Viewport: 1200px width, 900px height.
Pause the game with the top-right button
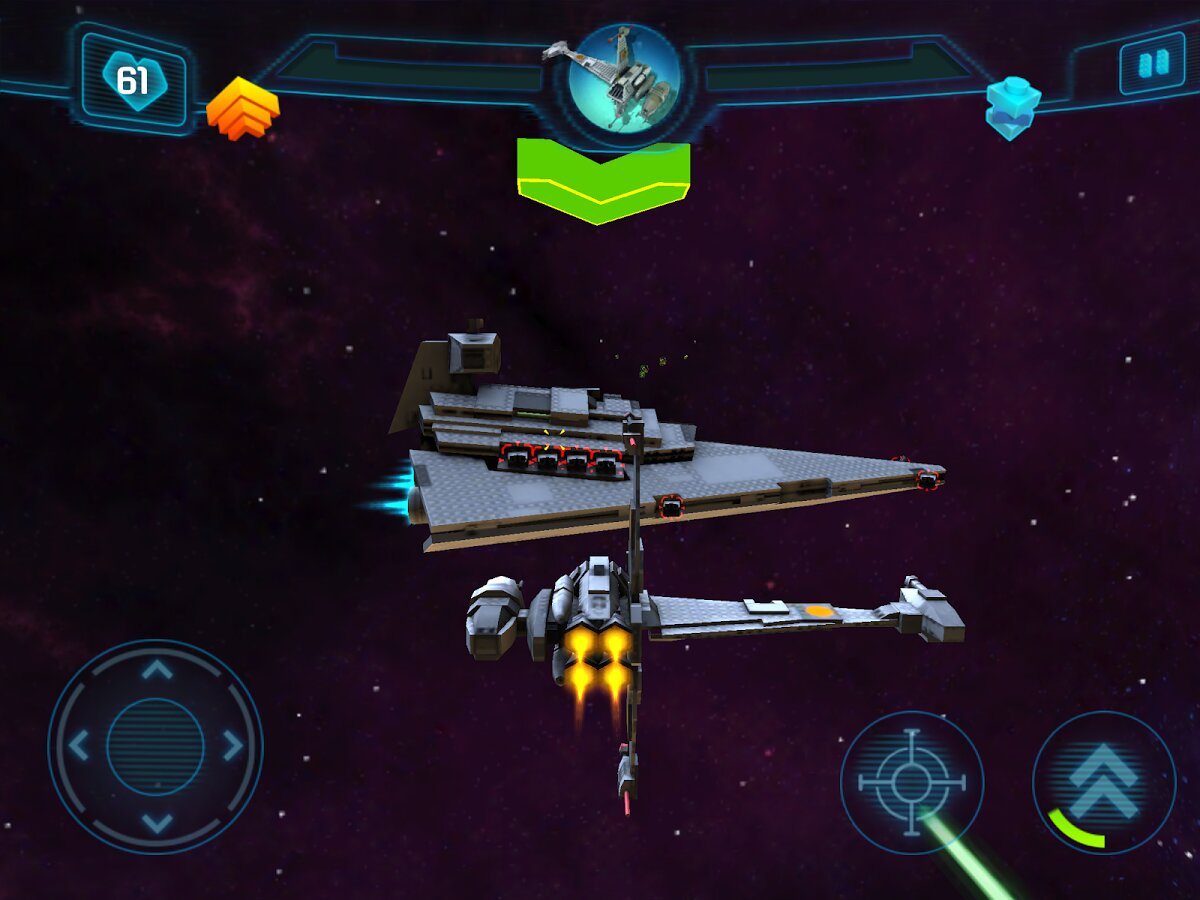1152,63
